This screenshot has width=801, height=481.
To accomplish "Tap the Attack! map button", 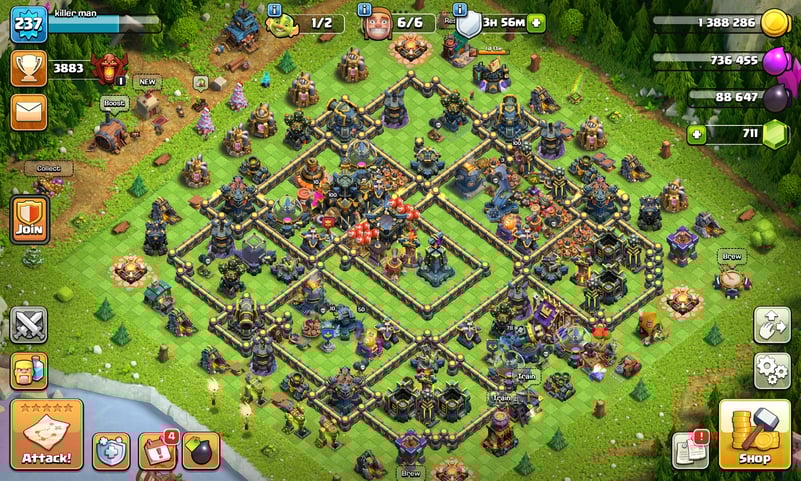I will [x=46, y=434].
